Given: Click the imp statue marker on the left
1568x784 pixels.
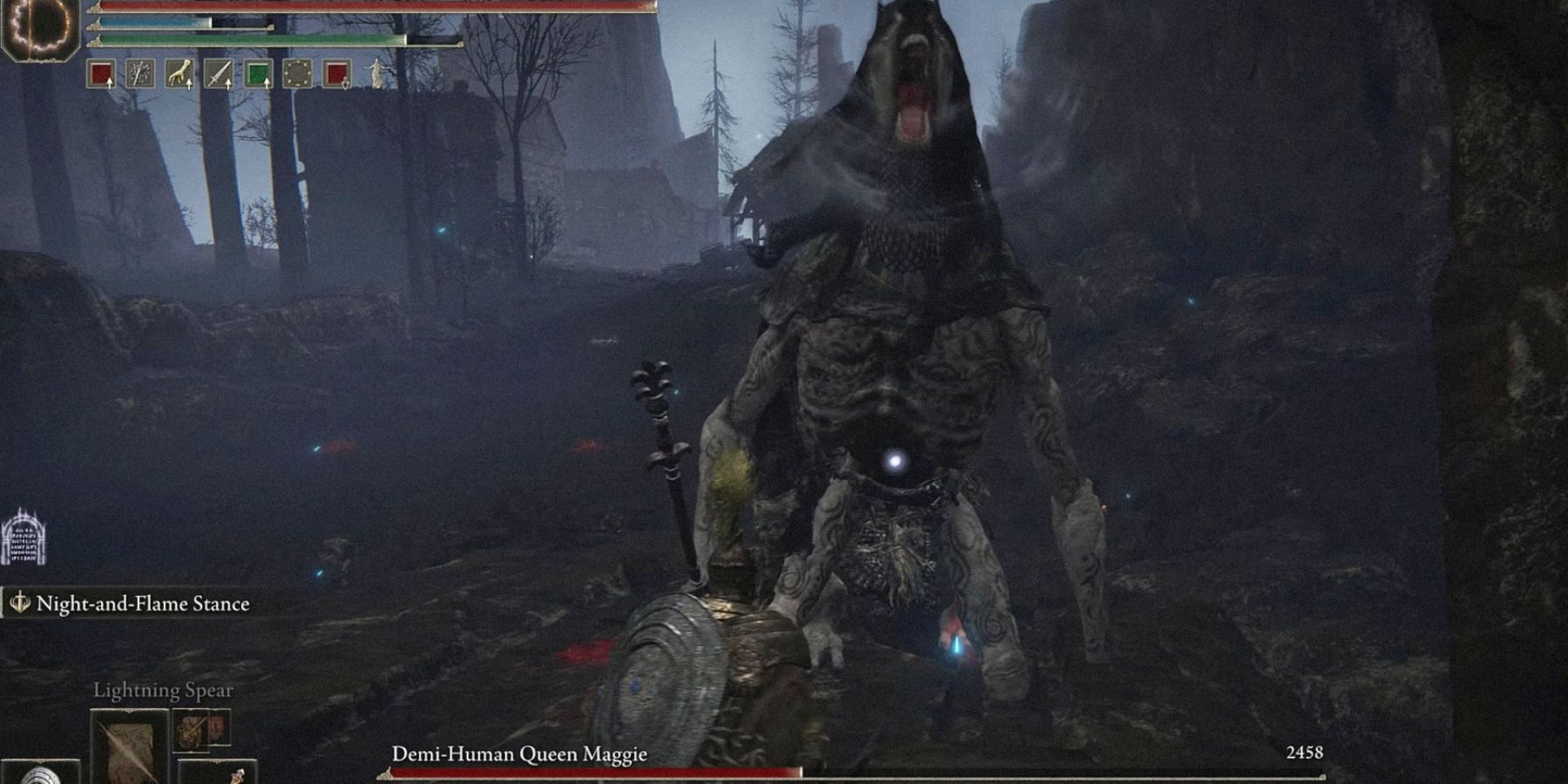Looking at the screenshot, I should pos(24,533).
